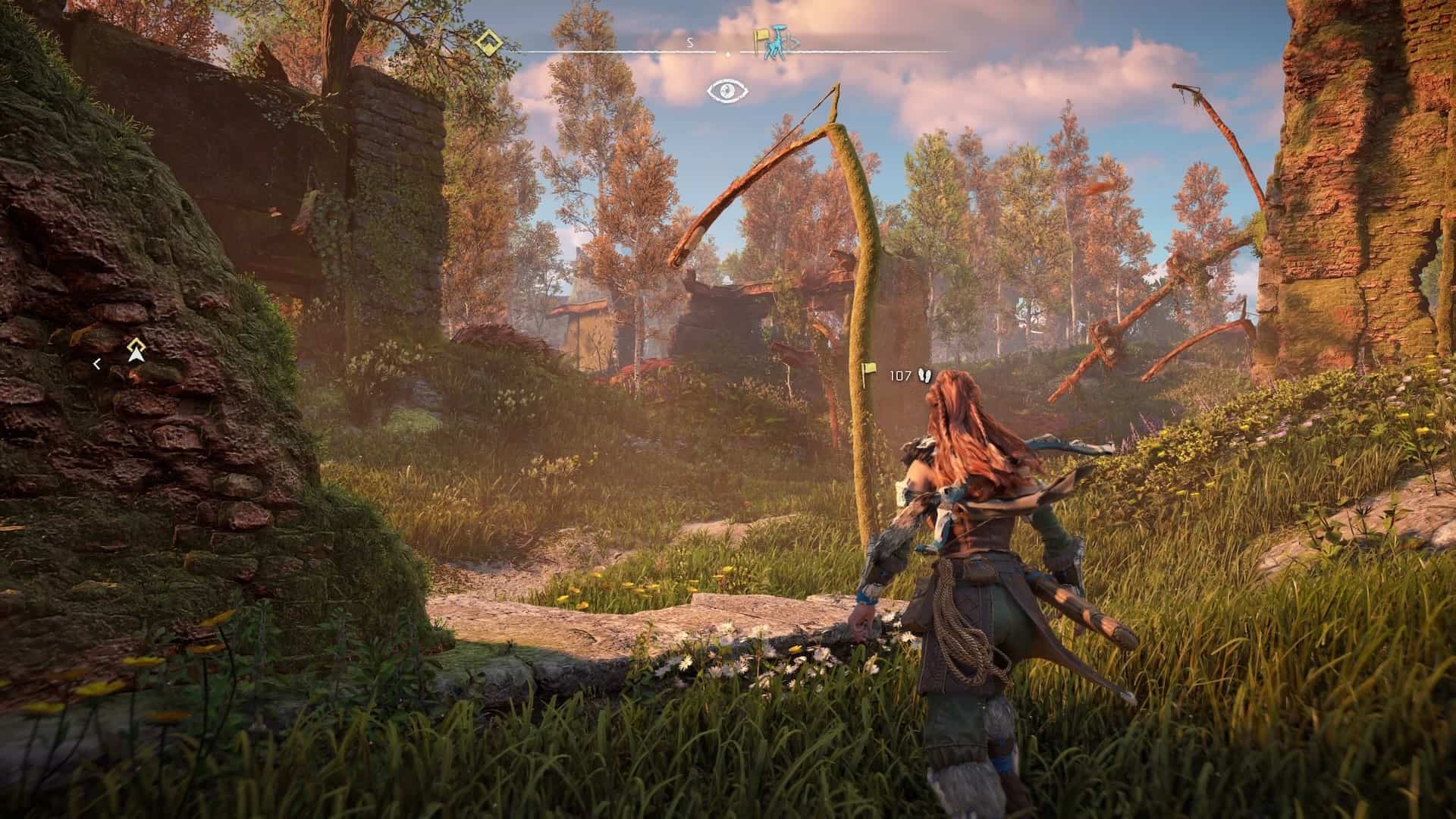The image size is (1456, 819).
Task: Click the eye stealth visibility indicator
Action: pyautogui.click(x=728, y=92)
